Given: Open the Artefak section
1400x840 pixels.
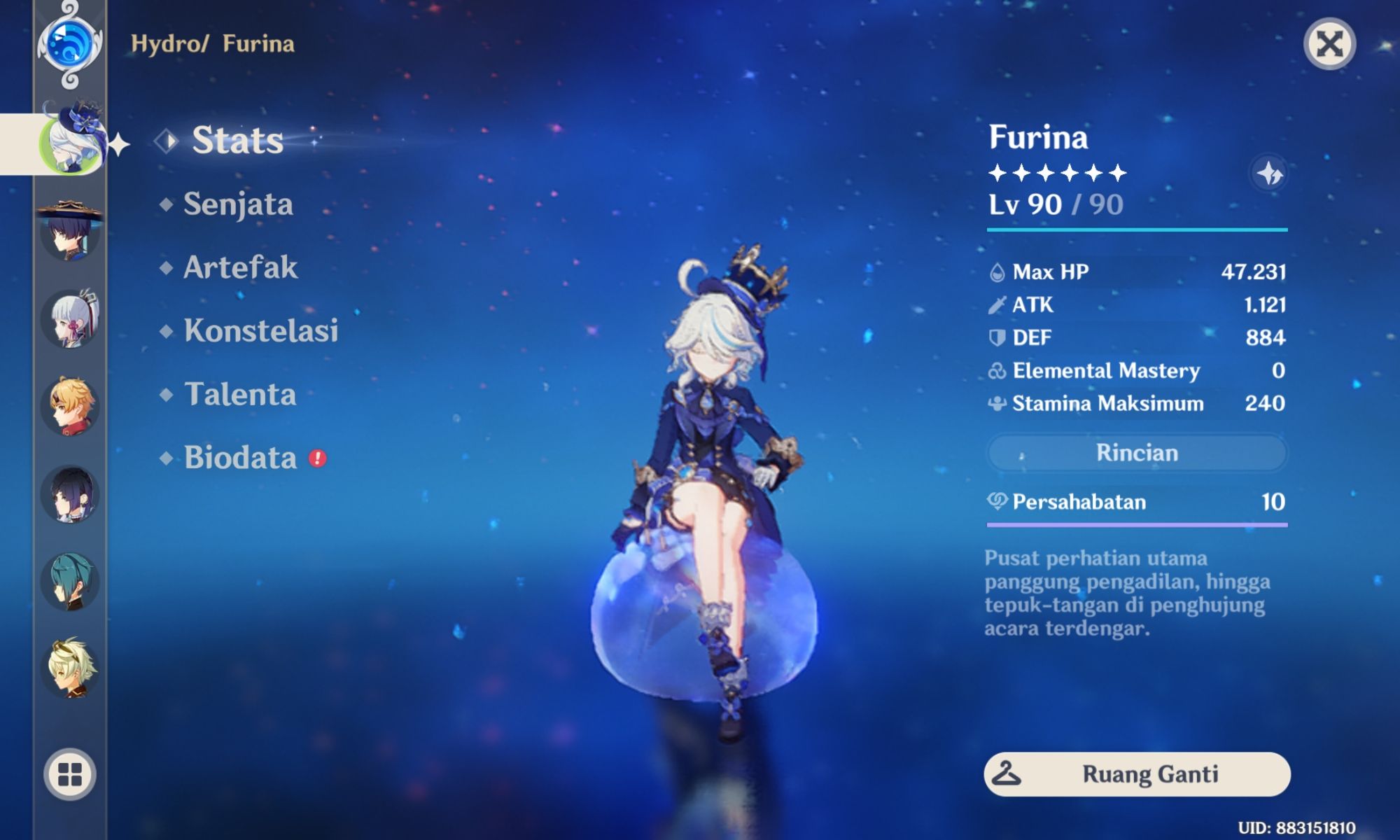Looking at the screenshot, I should point(240,268).
